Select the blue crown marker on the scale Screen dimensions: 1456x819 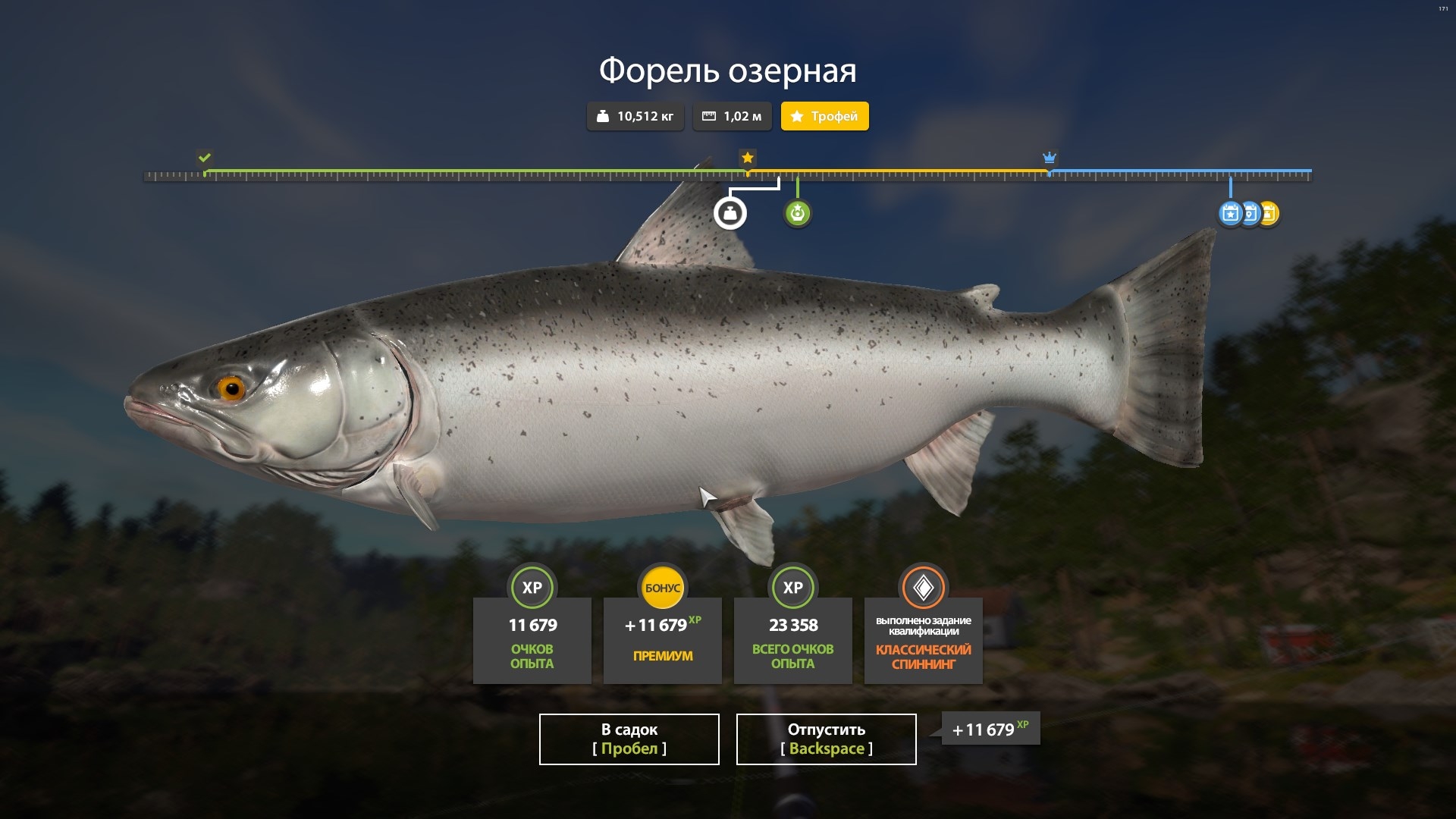1050,158
